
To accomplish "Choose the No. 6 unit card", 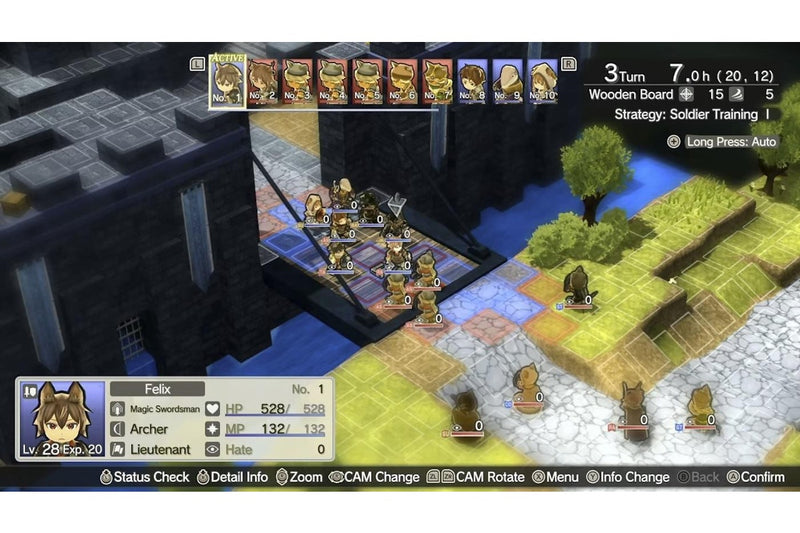I will point(403,82).
